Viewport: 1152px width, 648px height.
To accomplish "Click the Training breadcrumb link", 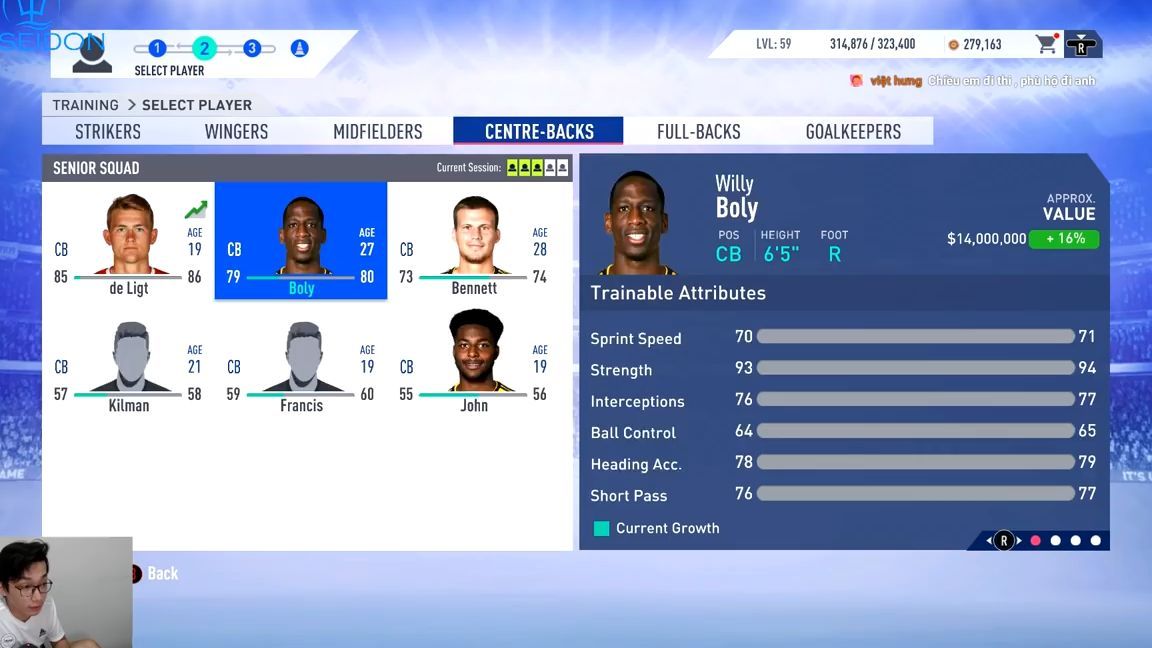I will (x=85, y=105).
